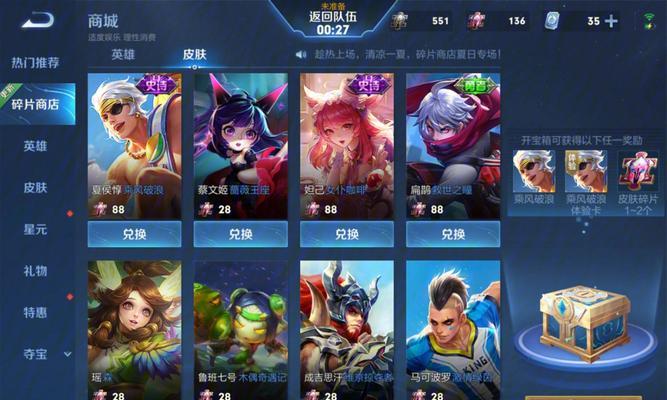Switch to the 皮肤 top tab
The width and height of the screenshot is (667, 400).
click(195, 54)
